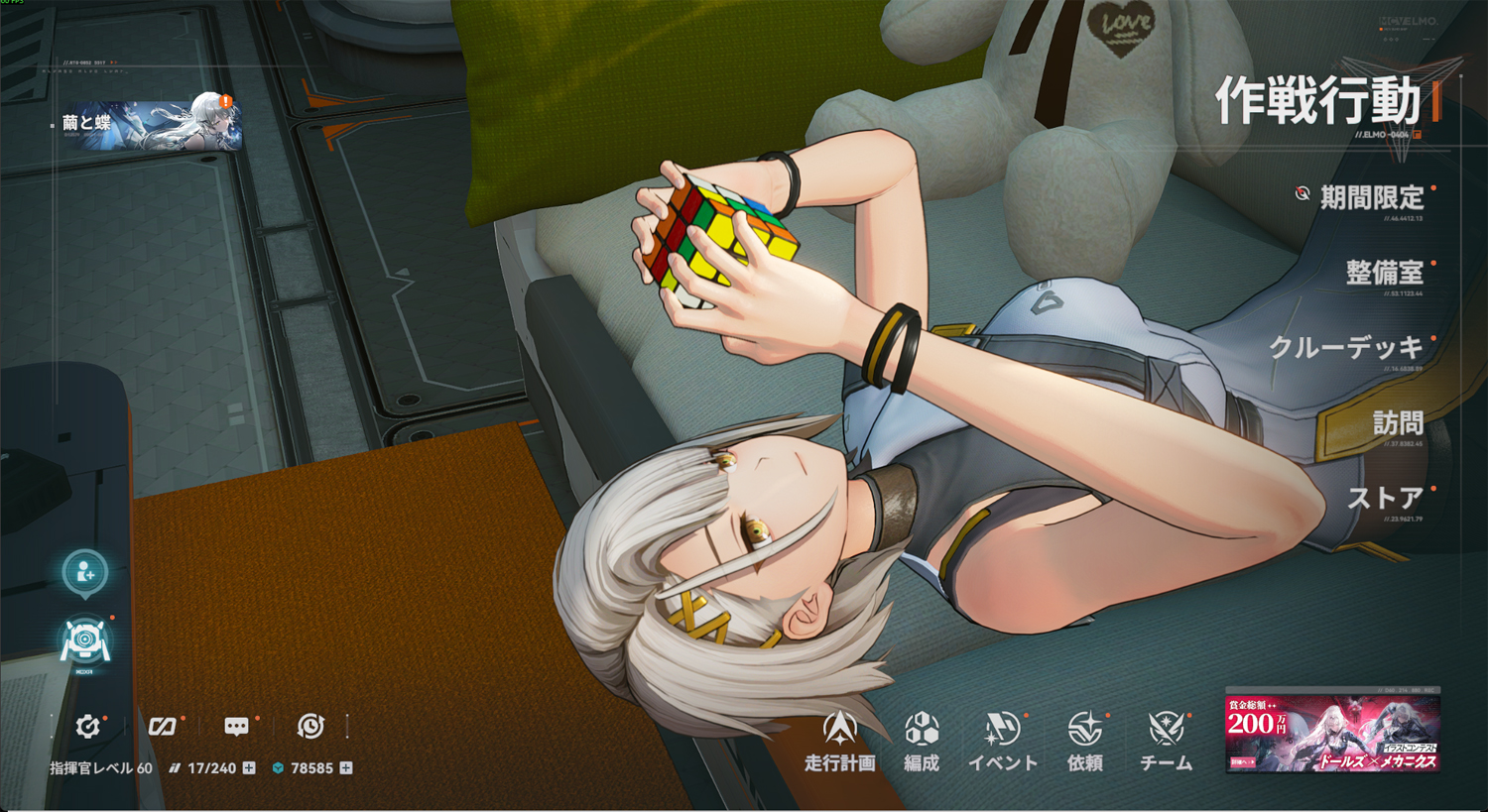Image resolution: width=1488 pixels, height=812 pixels.
Task: Go to the 整備室 maintenance room
Action: click(1384, 273)
